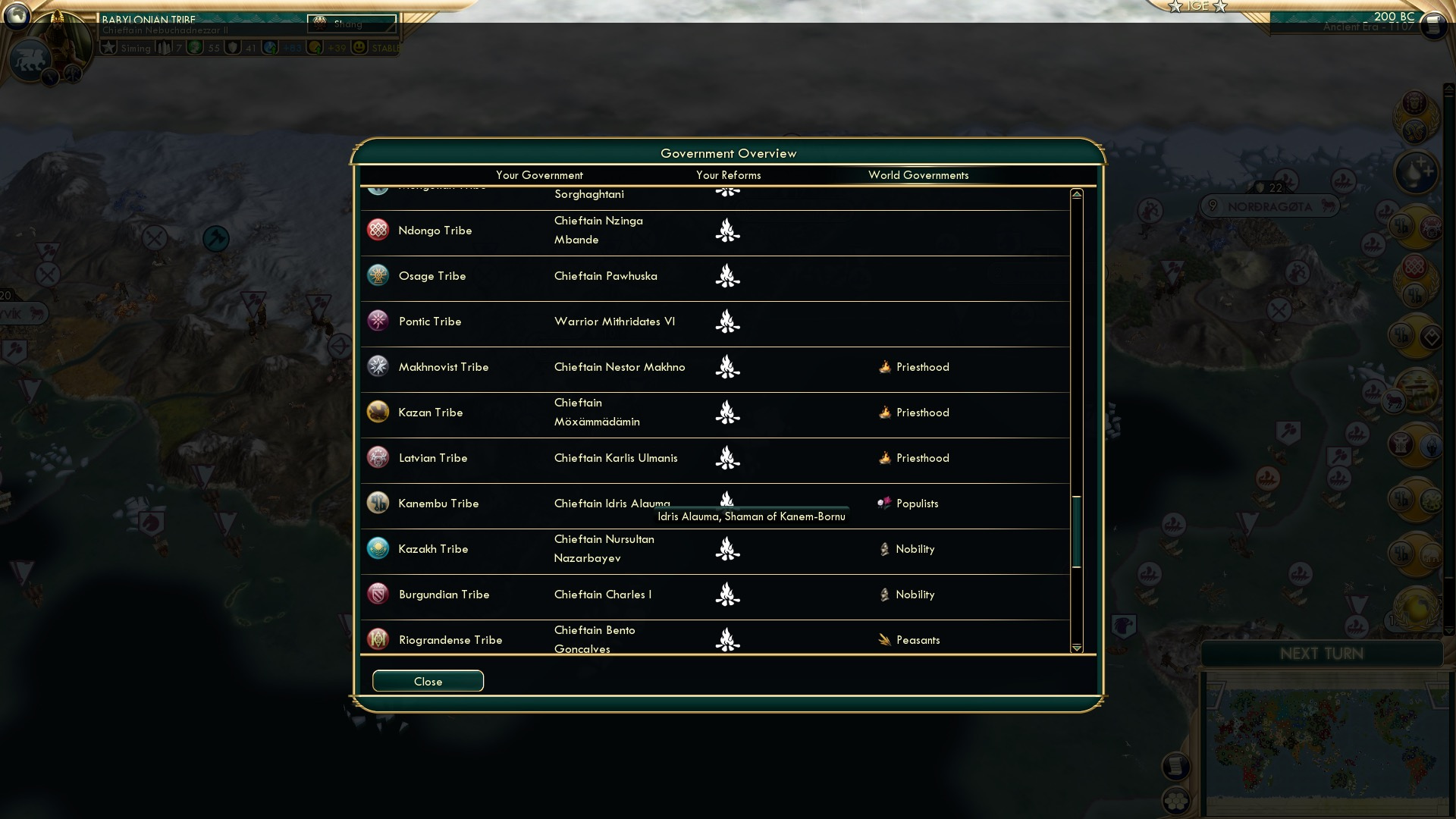
Task: Open the World Governments tab
Action: click(x=919, y=175)
